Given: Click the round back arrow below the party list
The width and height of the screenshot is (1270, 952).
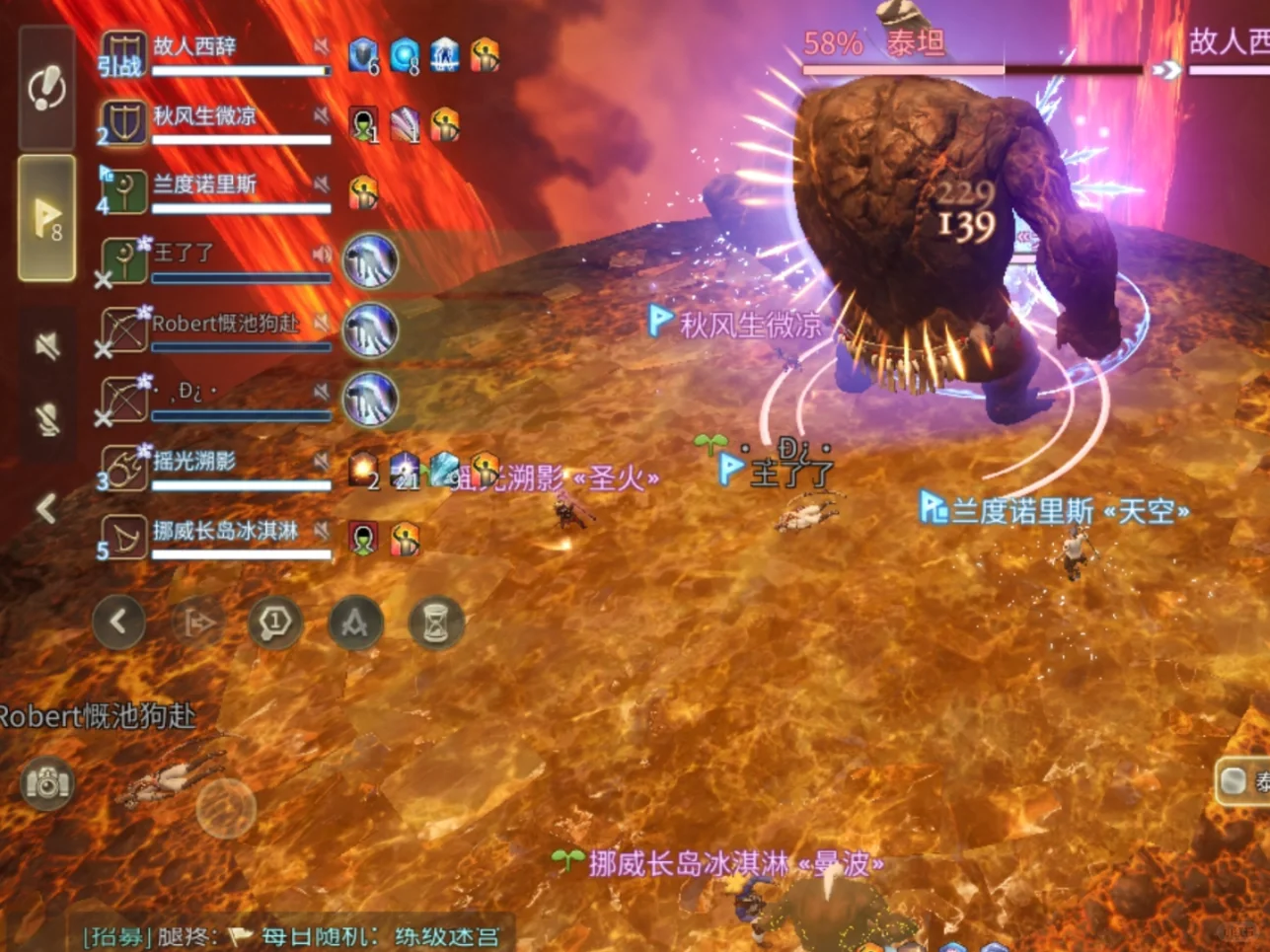Looking at the screenshot, I should 118,622.
